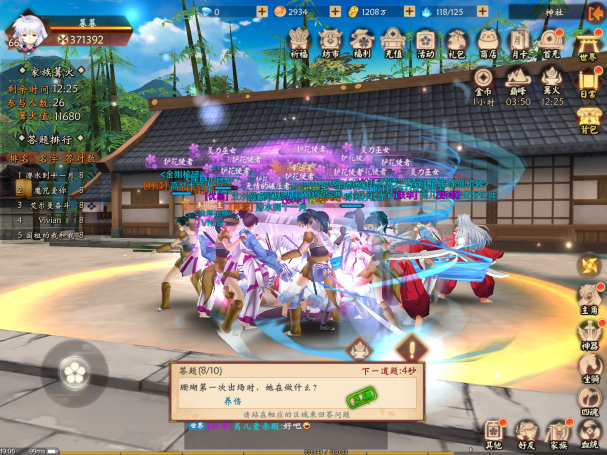Open the 金币 gold coin event icon
This screenshot has width=607, height=455.
pos(484,80)
